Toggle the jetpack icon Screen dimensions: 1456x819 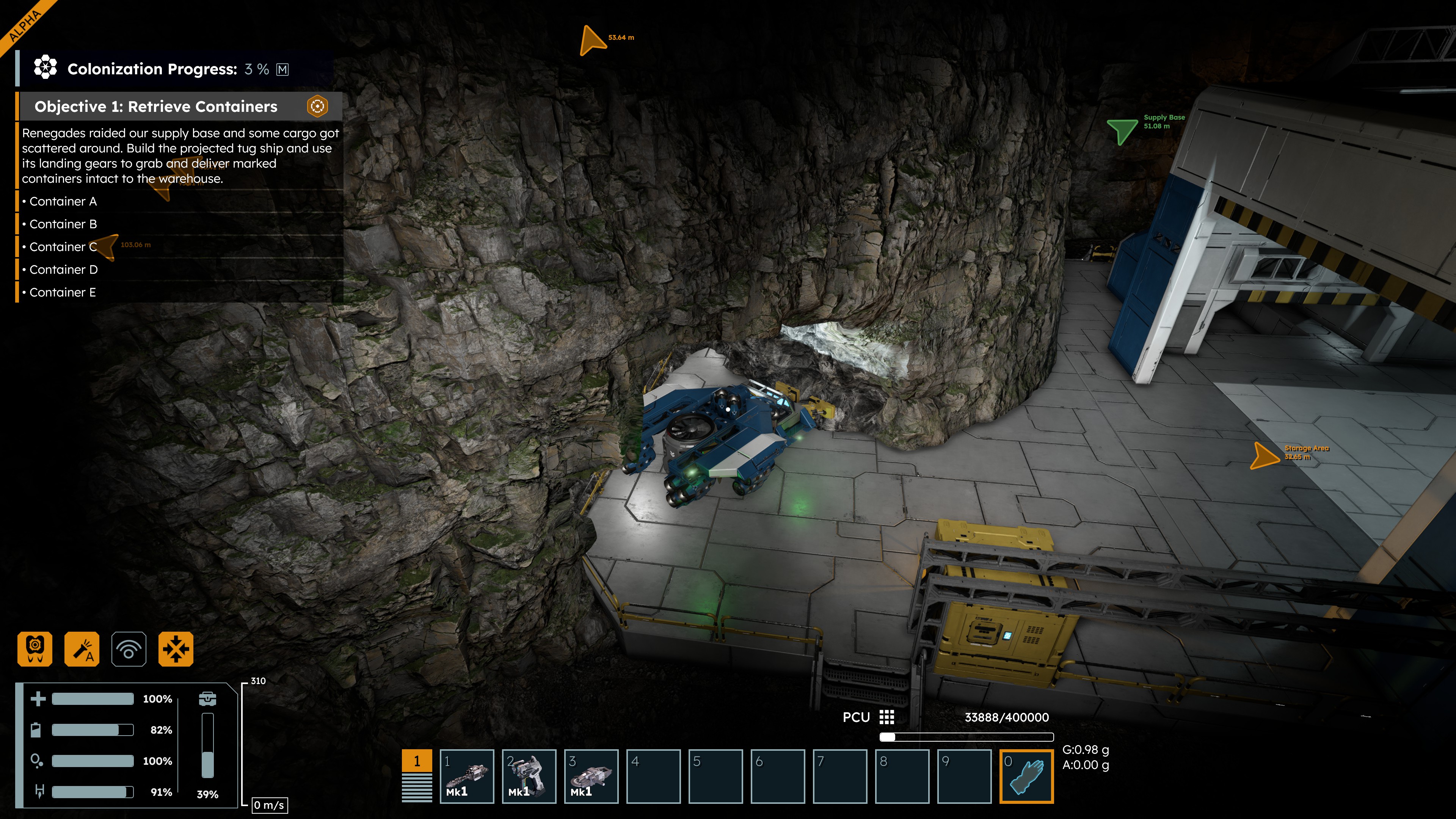point(35,649)
